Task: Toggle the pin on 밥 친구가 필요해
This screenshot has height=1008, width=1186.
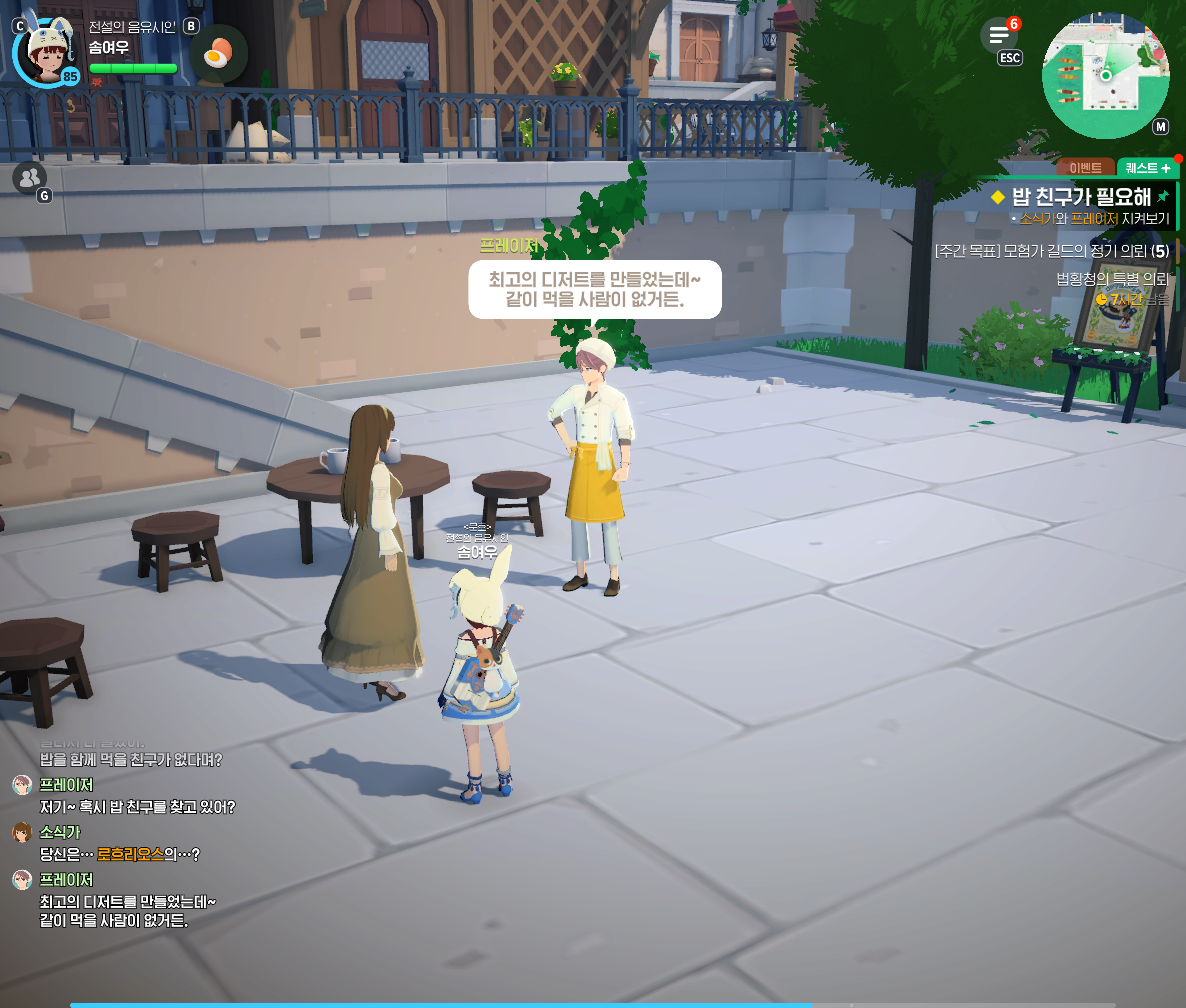Action: [1162, 197]
